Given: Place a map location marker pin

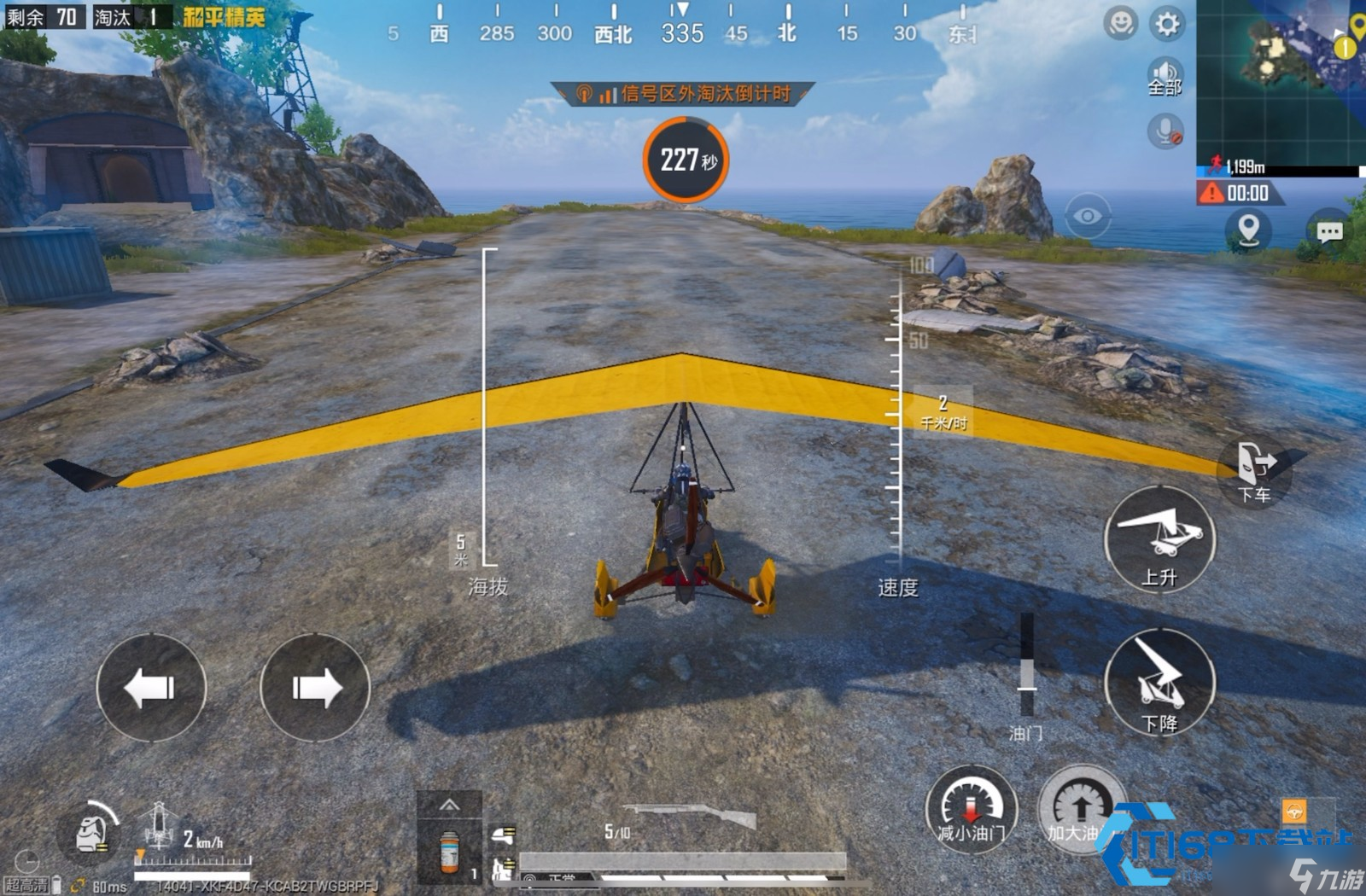Looking at the screenshot, I should tap(1248, 230).
